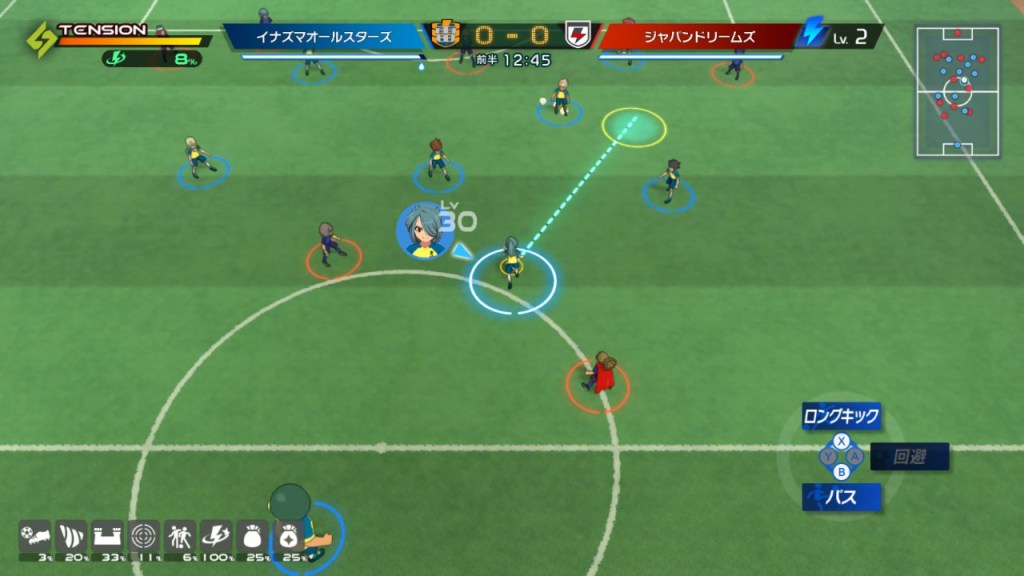
Task: Select the イナズマオールスターズ team name banner
Action: pyautogui.click(x=324, y=37)
